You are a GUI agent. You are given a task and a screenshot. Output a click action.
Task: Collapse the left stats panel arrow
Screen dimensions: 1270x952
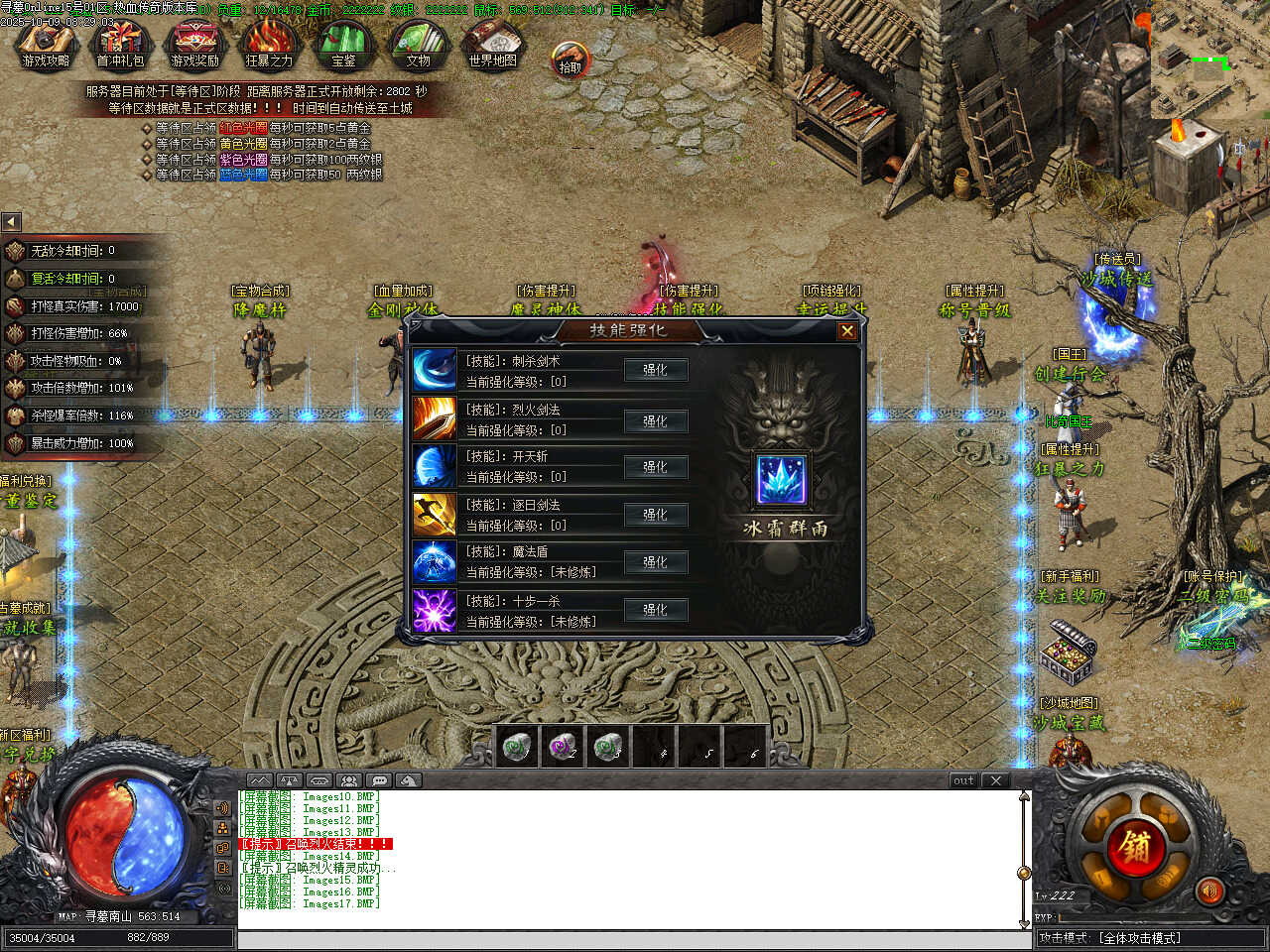(11, 221)
